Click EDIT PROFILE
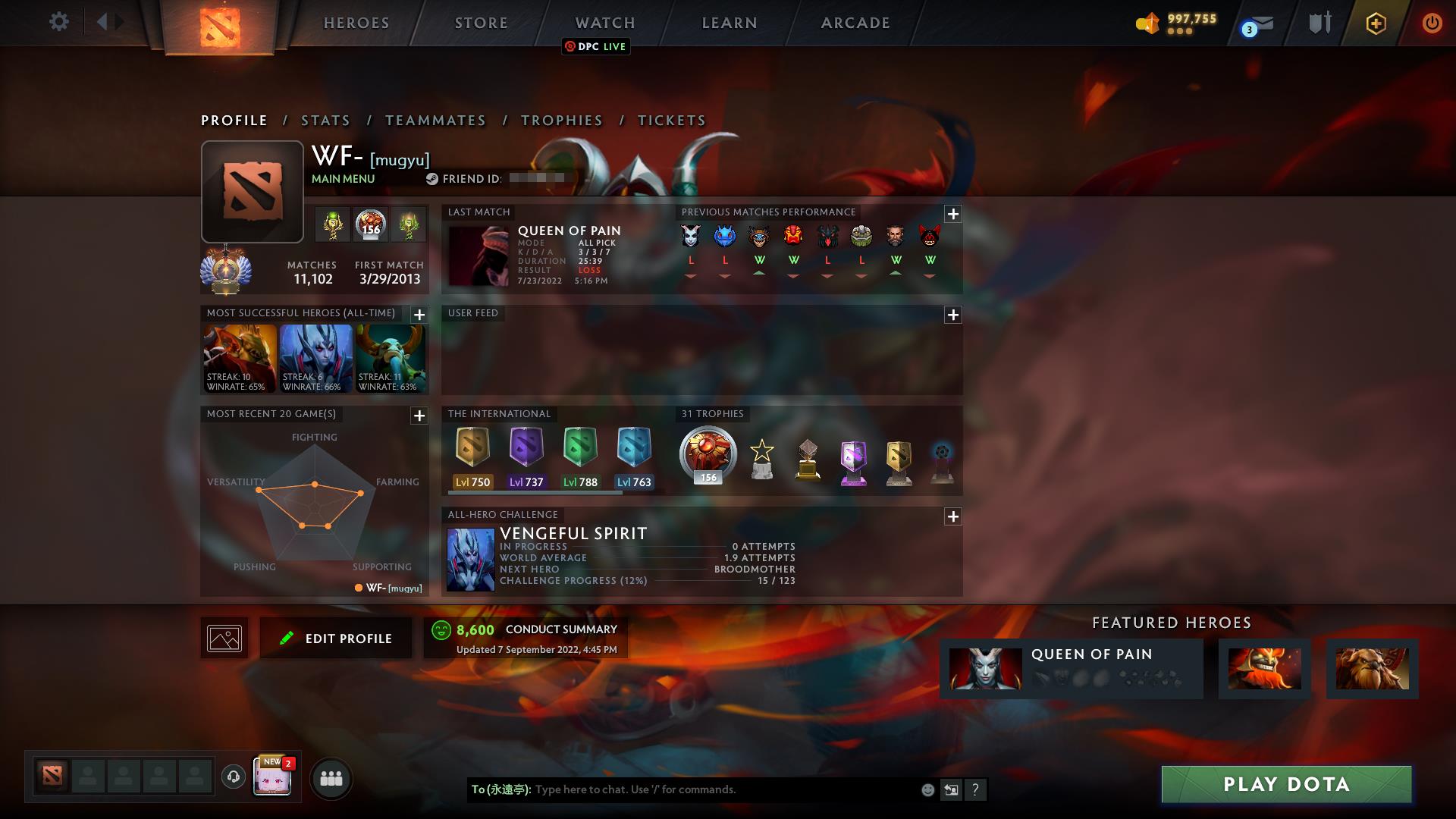The image size is (1456, 819). pyautogui.click(x=336, y=638)
